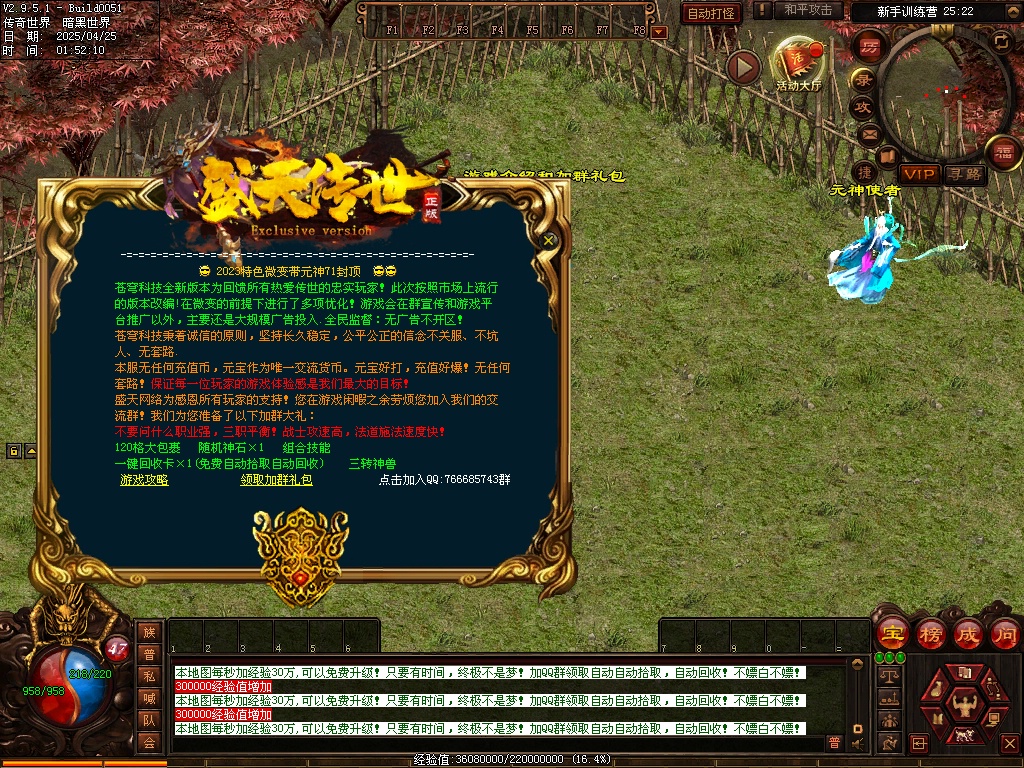Activate the 寻路 pathfinding button
1024x768 pixels.
tap(965, 174)
